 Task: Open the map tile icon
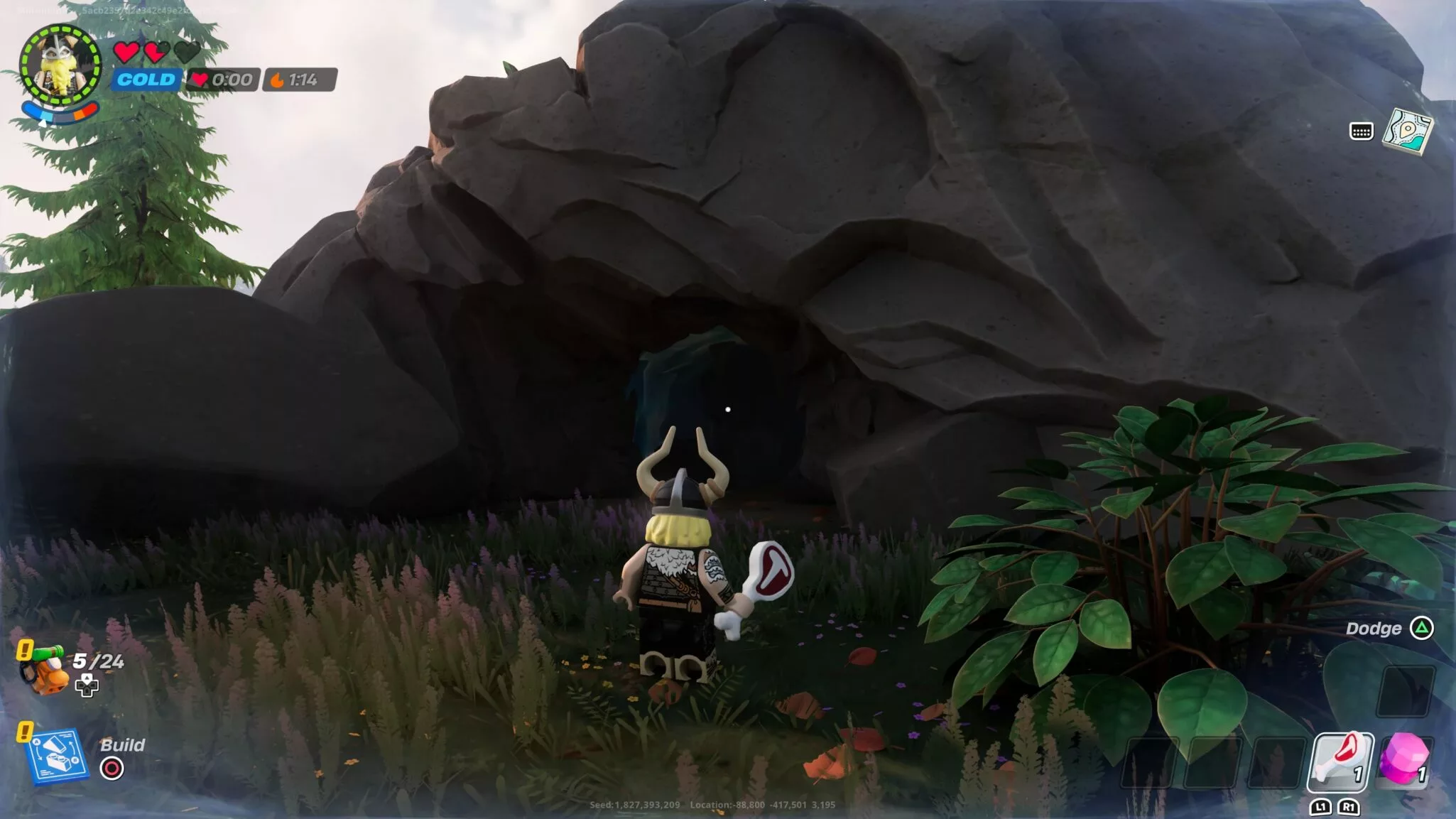1408,131
